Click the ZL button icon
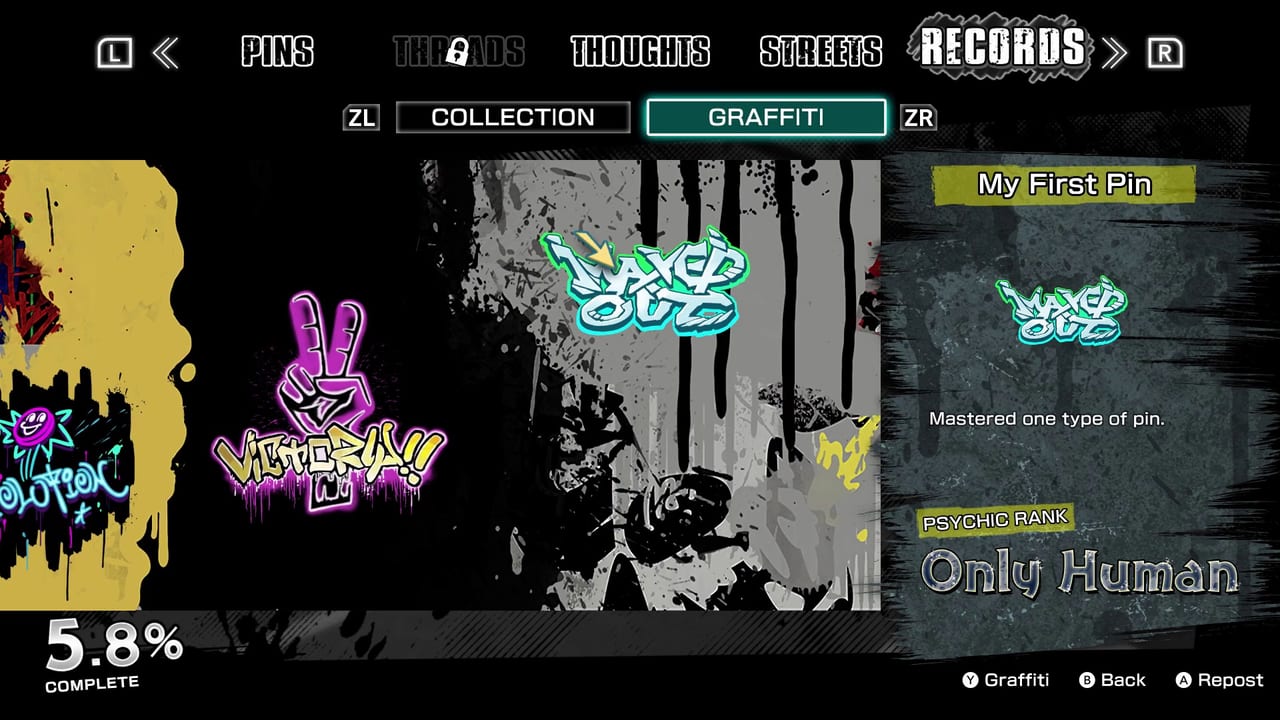The image size is (1280, 720). click(x=362, y=117)
